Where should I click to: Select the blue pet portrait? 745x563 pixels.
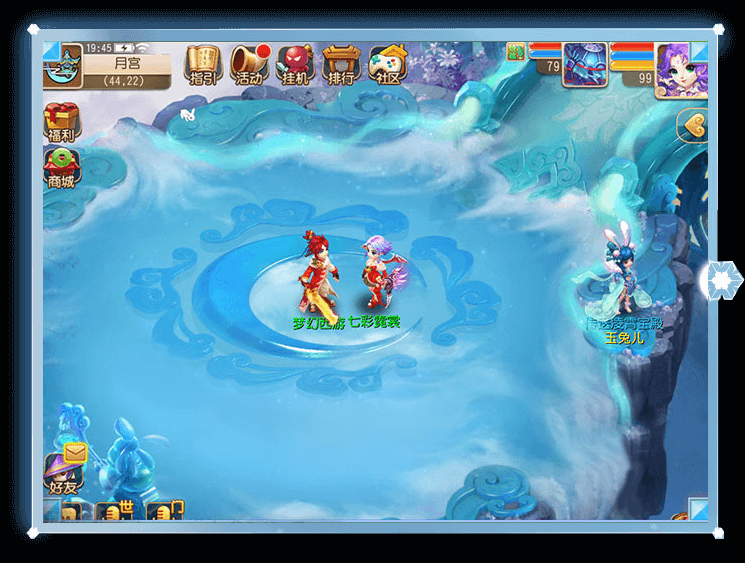[x=585, y=64]
